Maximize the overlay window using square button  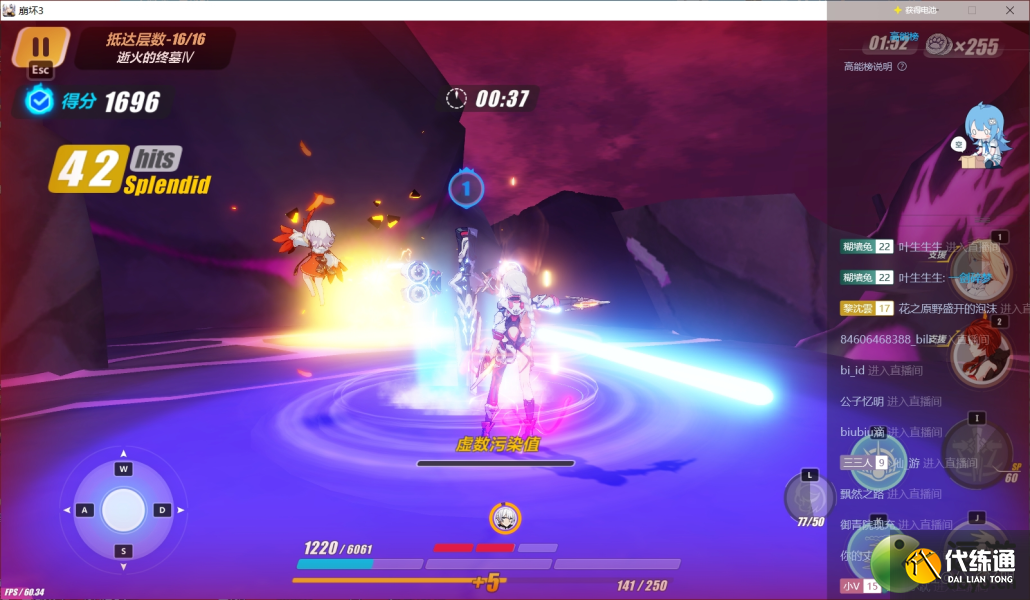[972, 10]
